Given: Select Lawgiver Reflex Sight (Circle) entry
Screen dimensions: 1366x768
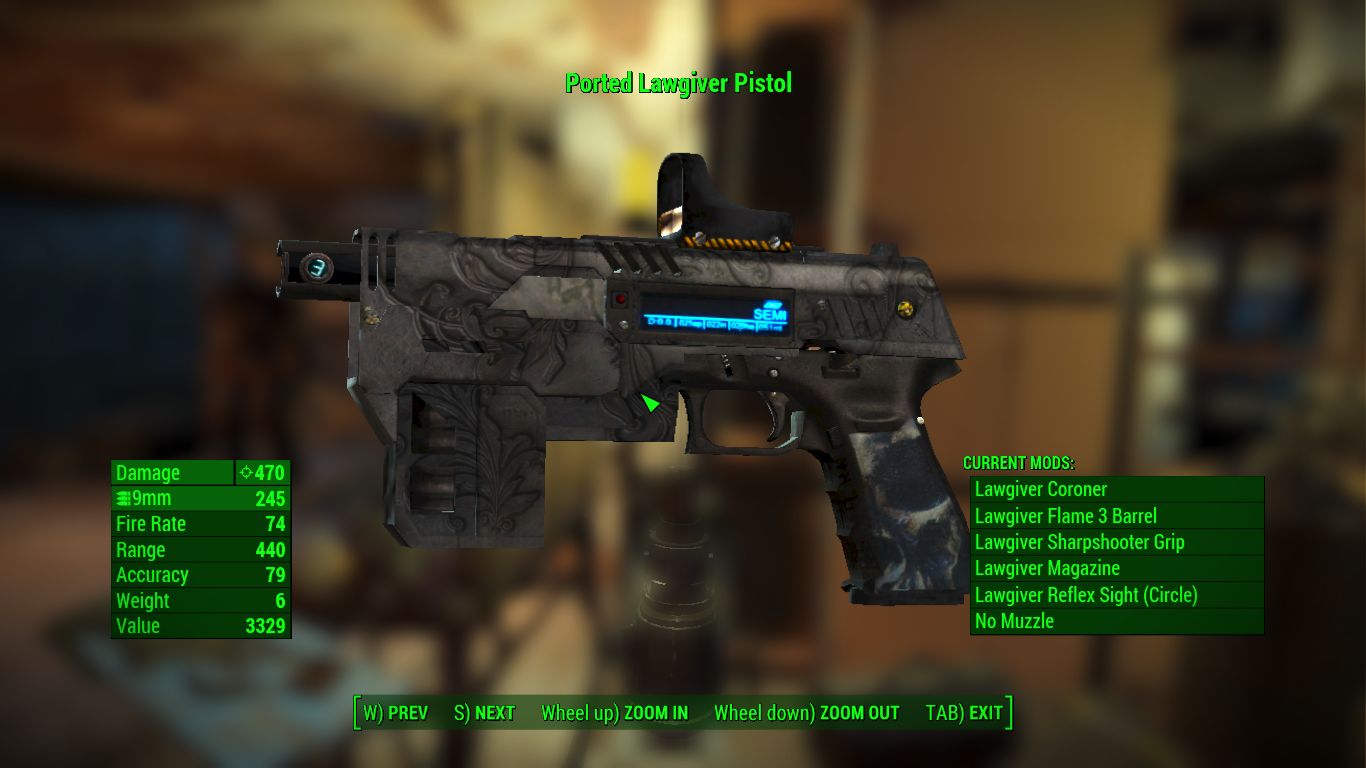Looking at the screenshot, I should [1116, 595].
